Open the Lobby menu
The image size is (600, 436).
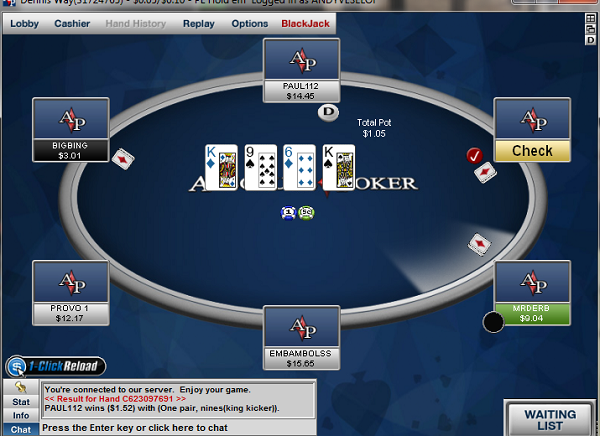tap(25, 22)
